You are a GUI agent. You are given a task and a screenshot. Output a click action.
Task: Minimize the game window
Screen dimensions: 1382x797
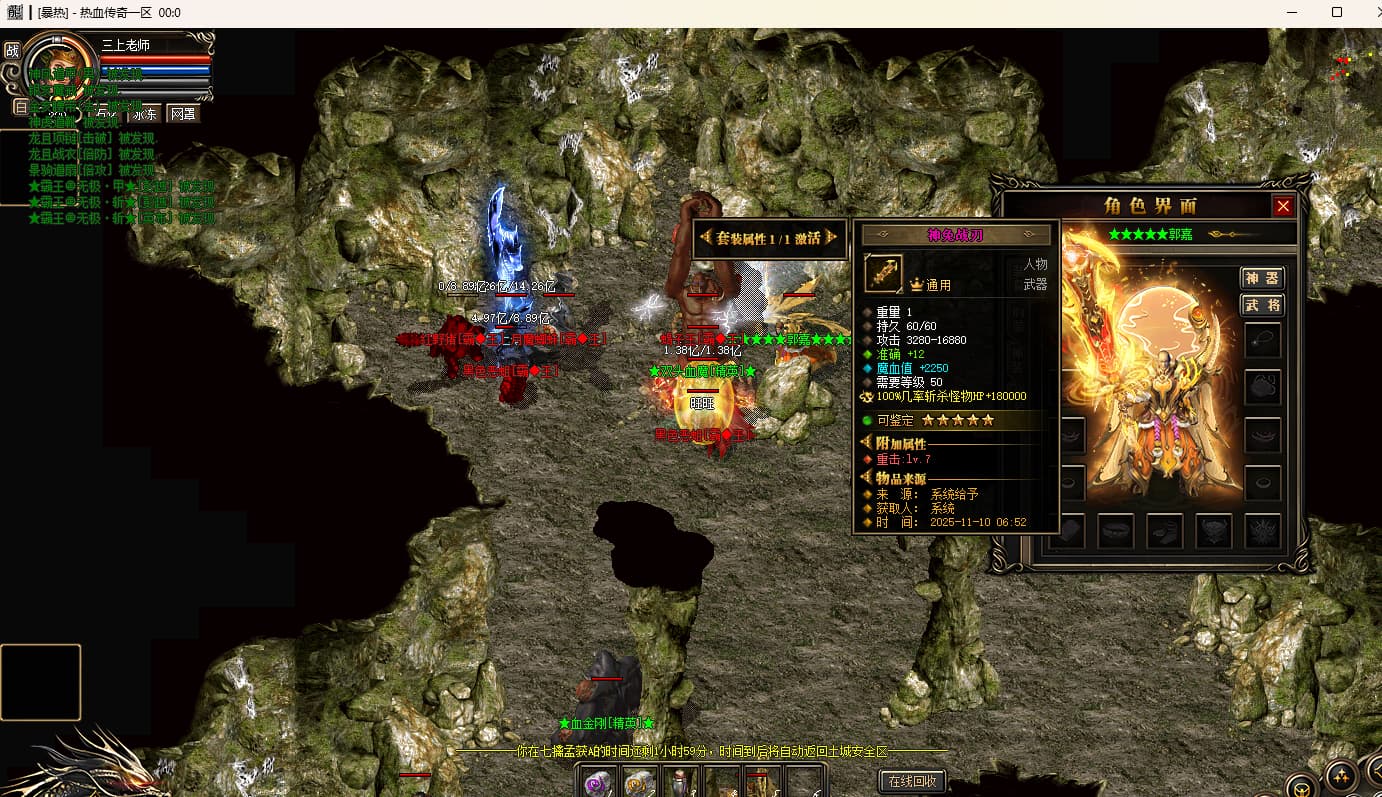tap(1291, 13)
